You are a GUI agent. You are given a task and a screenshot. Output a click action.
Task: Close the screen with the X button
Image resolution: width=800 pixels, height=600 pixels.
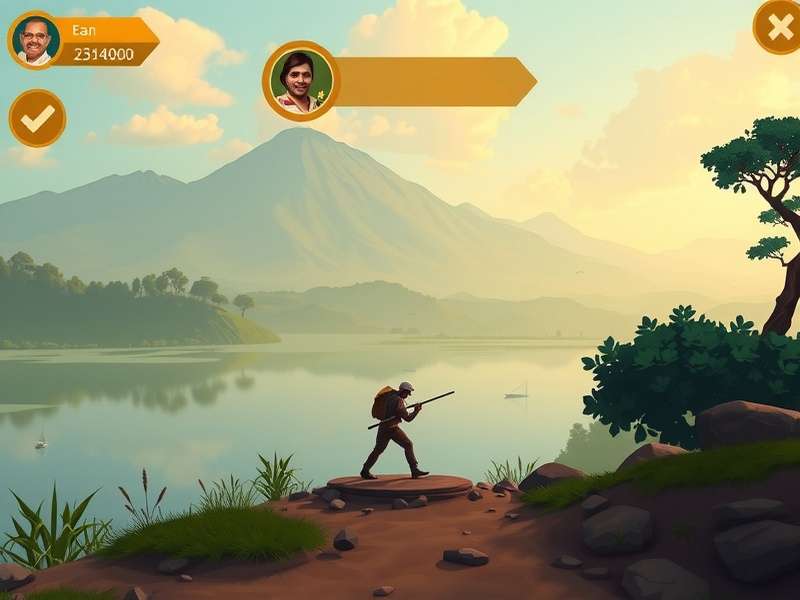click(x=777, y=26)
